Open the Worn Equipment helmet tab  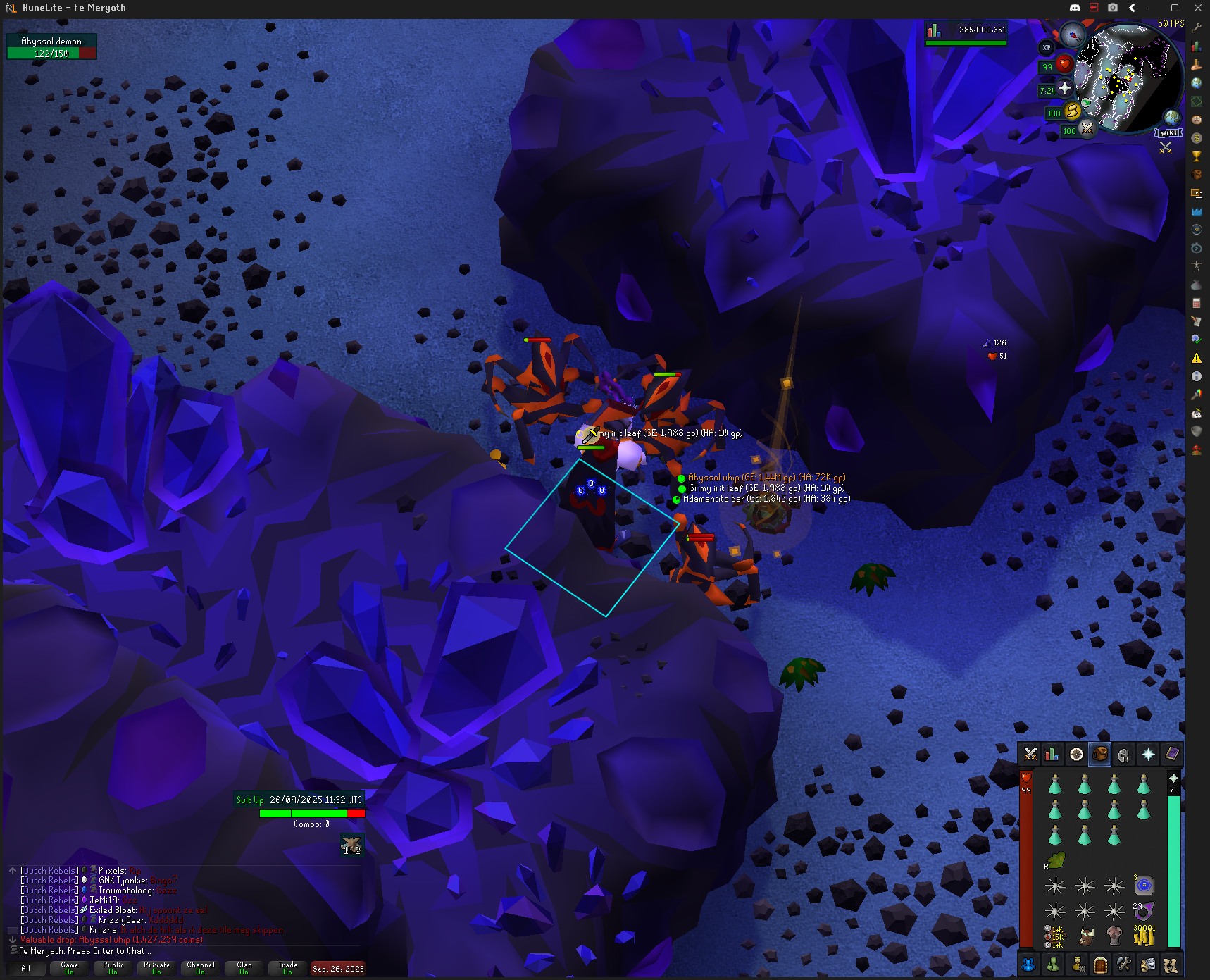pyautogui.click(x=1123, y=755)
